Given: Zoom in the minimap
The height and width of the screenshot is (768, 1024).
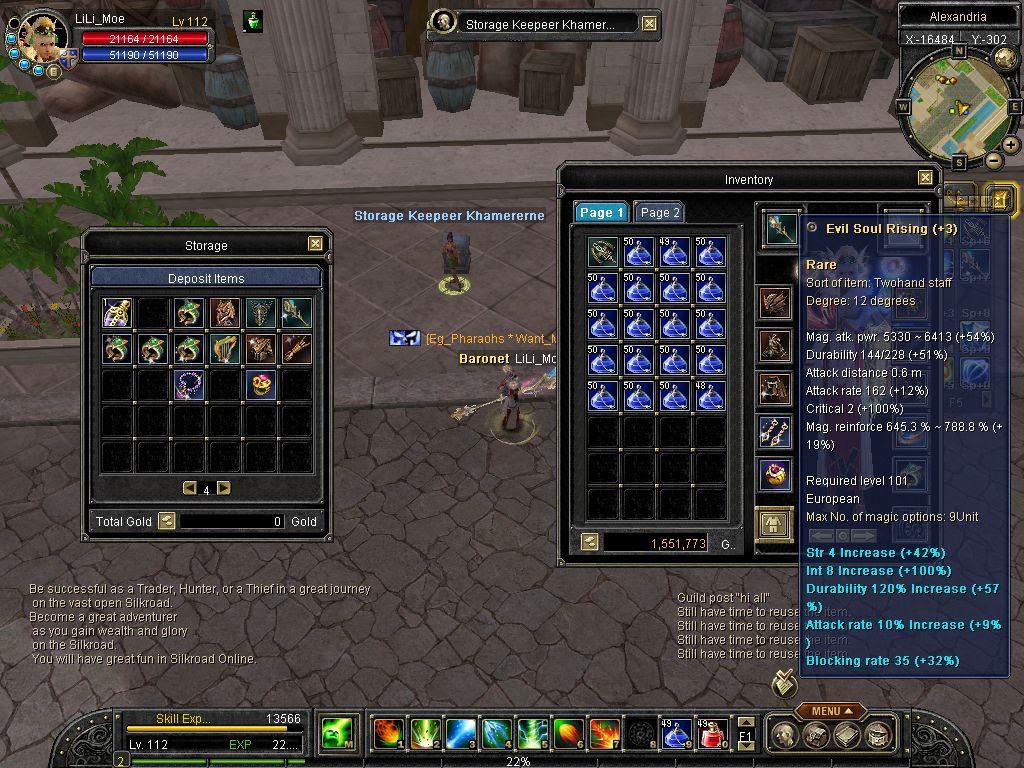Looking at the screenshot, I should [1011, 145].
